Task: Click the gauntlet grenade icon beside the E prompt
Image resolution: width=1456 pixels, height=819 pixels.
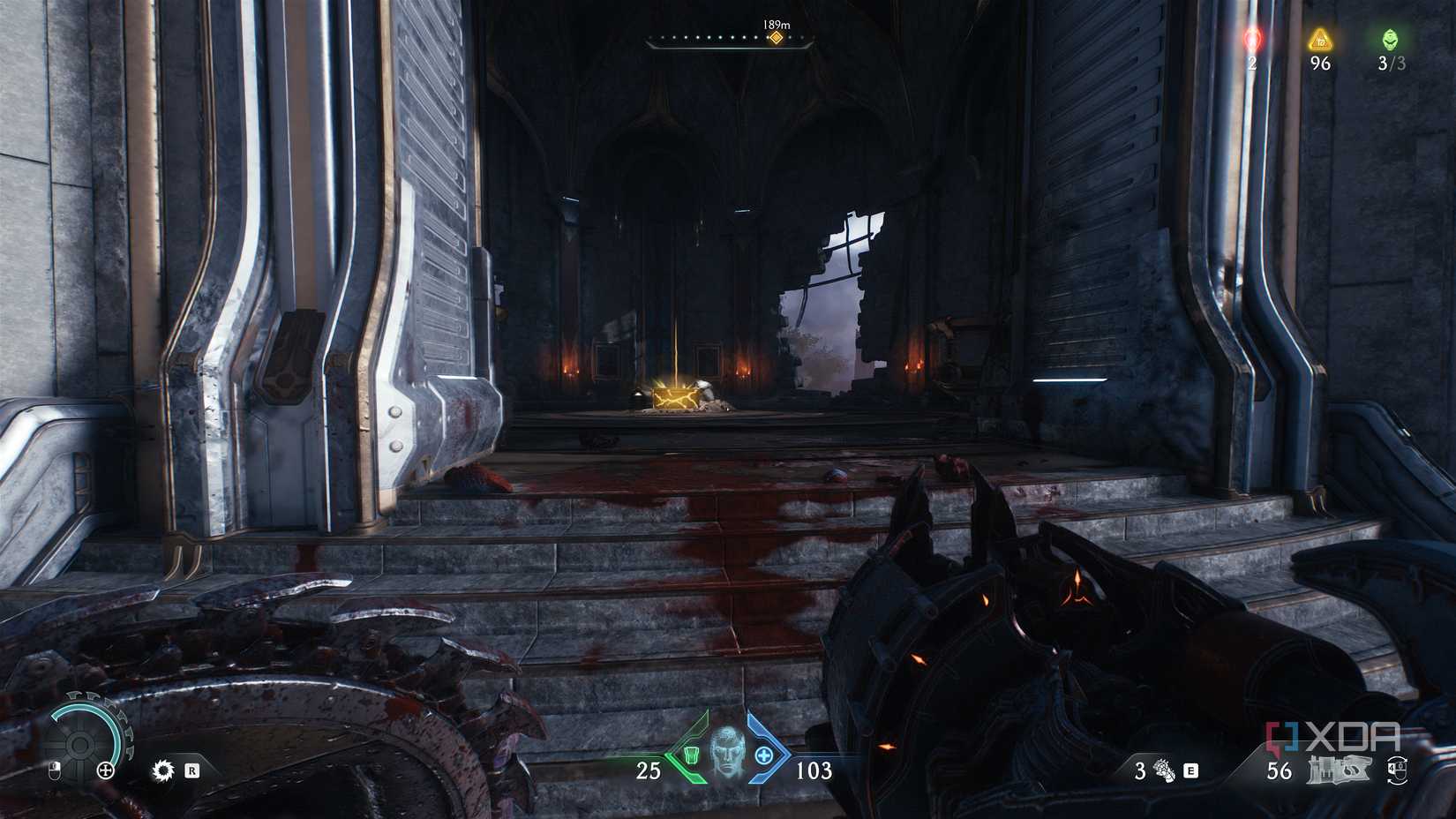Action: coord(1163,770)
